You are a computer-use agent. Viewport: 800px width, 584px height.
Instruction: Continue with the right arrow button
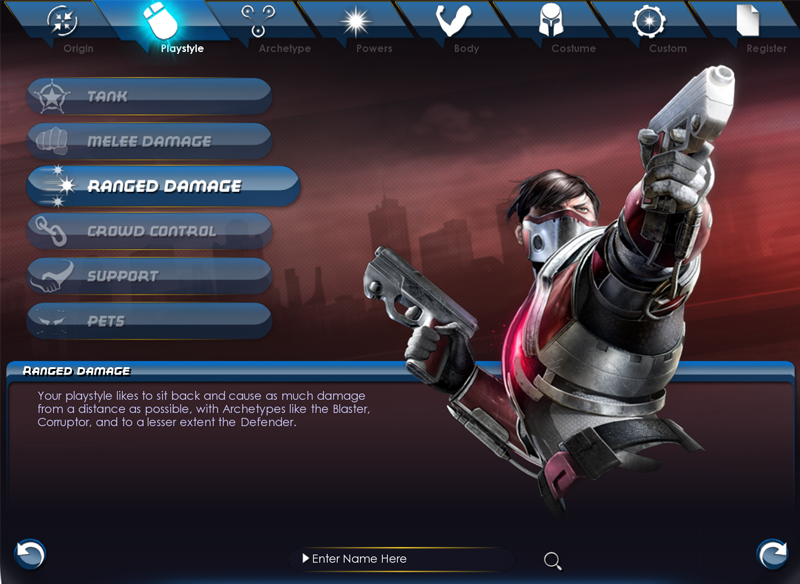[771, 553]
